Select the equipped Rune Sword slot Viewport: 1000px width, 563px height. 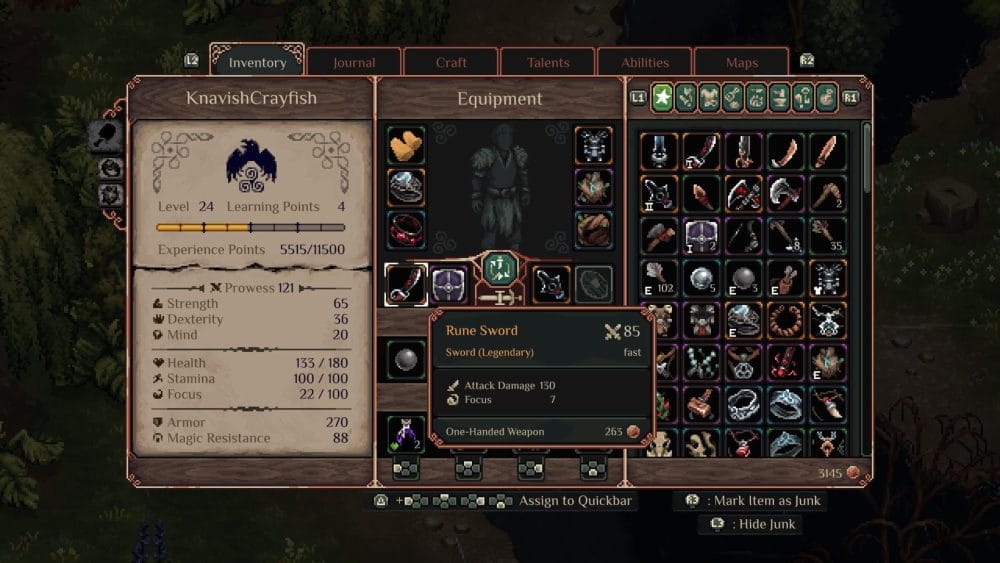[x=406, y=285]
